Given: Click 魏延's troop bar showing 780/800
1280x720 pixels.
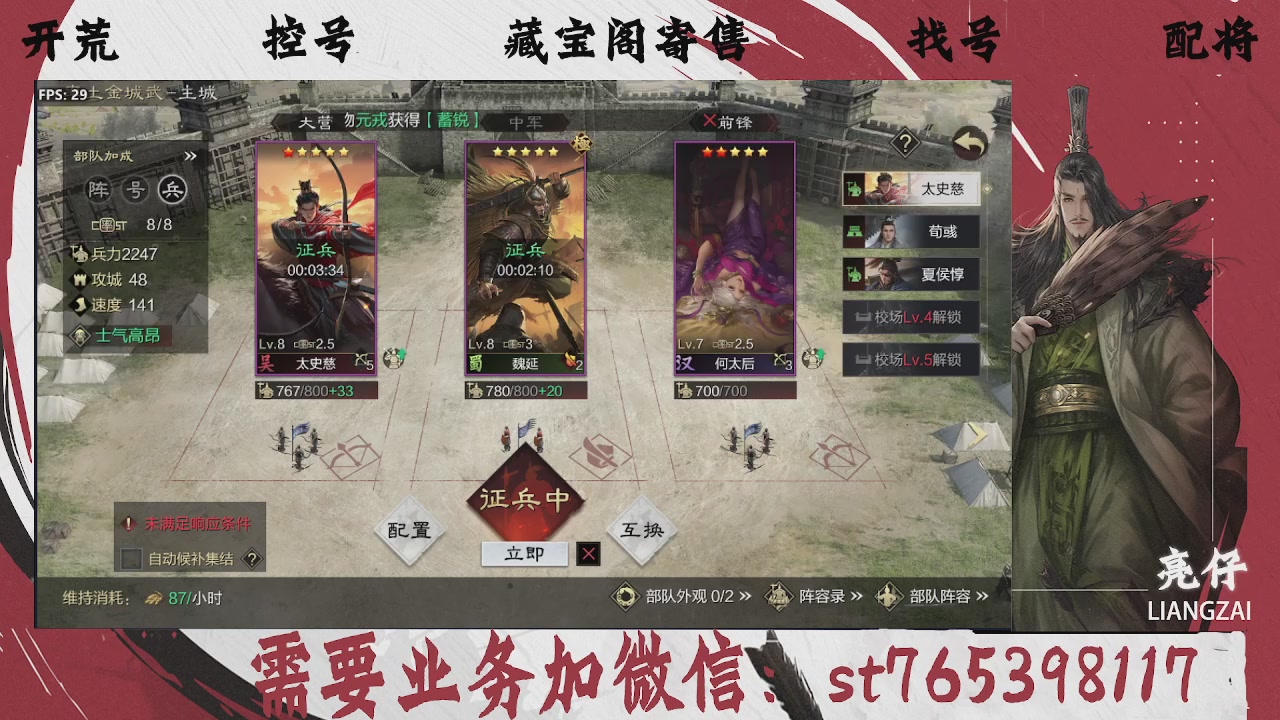Looking at the screenshot, I should tap(524, 390).
